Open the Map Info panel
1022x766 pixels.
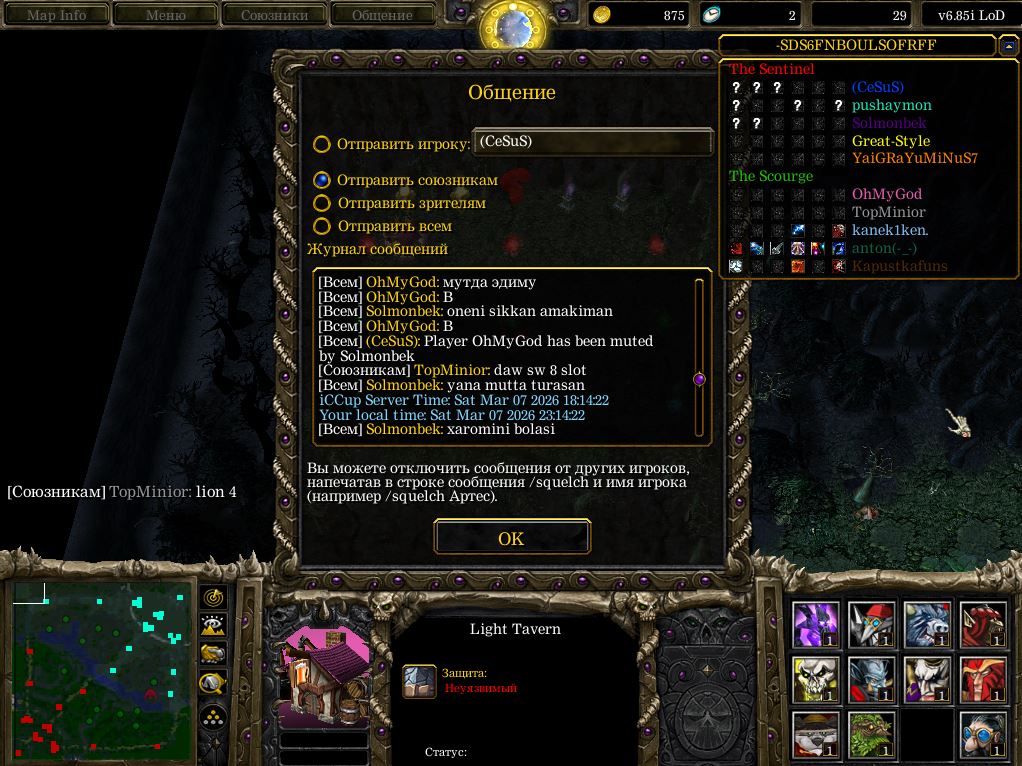click(56, 15)
